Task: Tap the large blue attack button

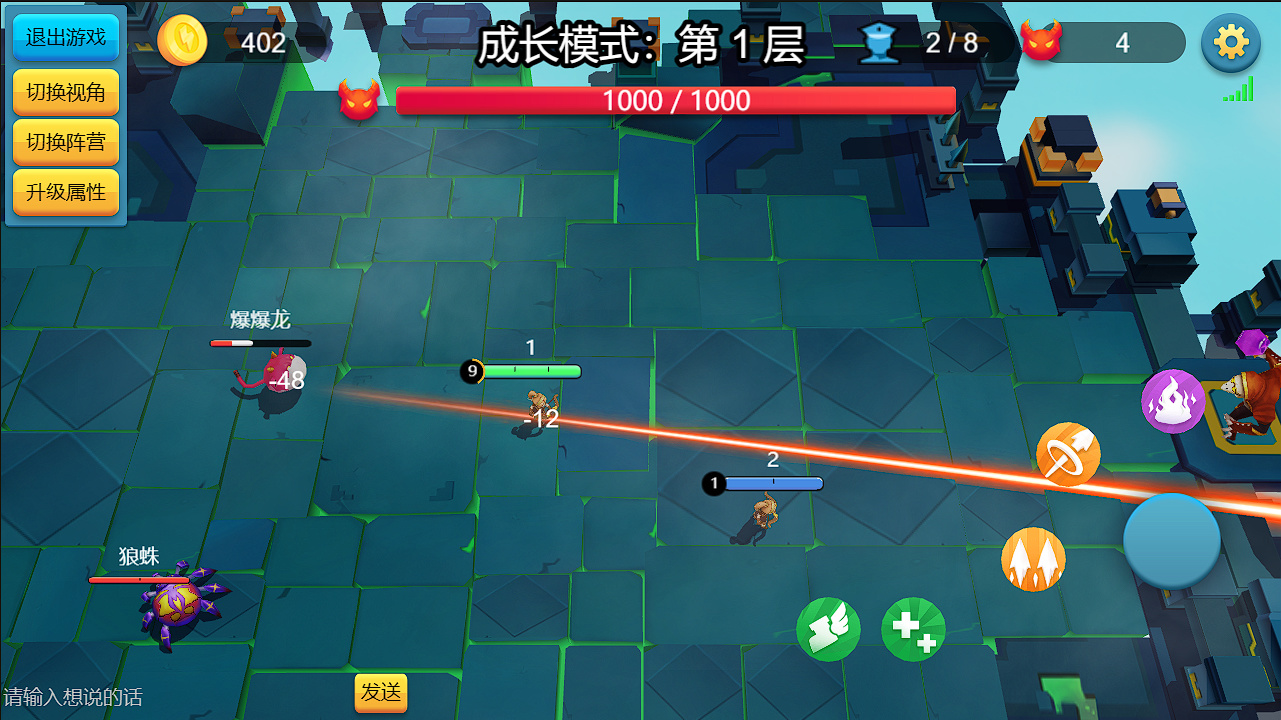Action: click(x=1172, y=540)
